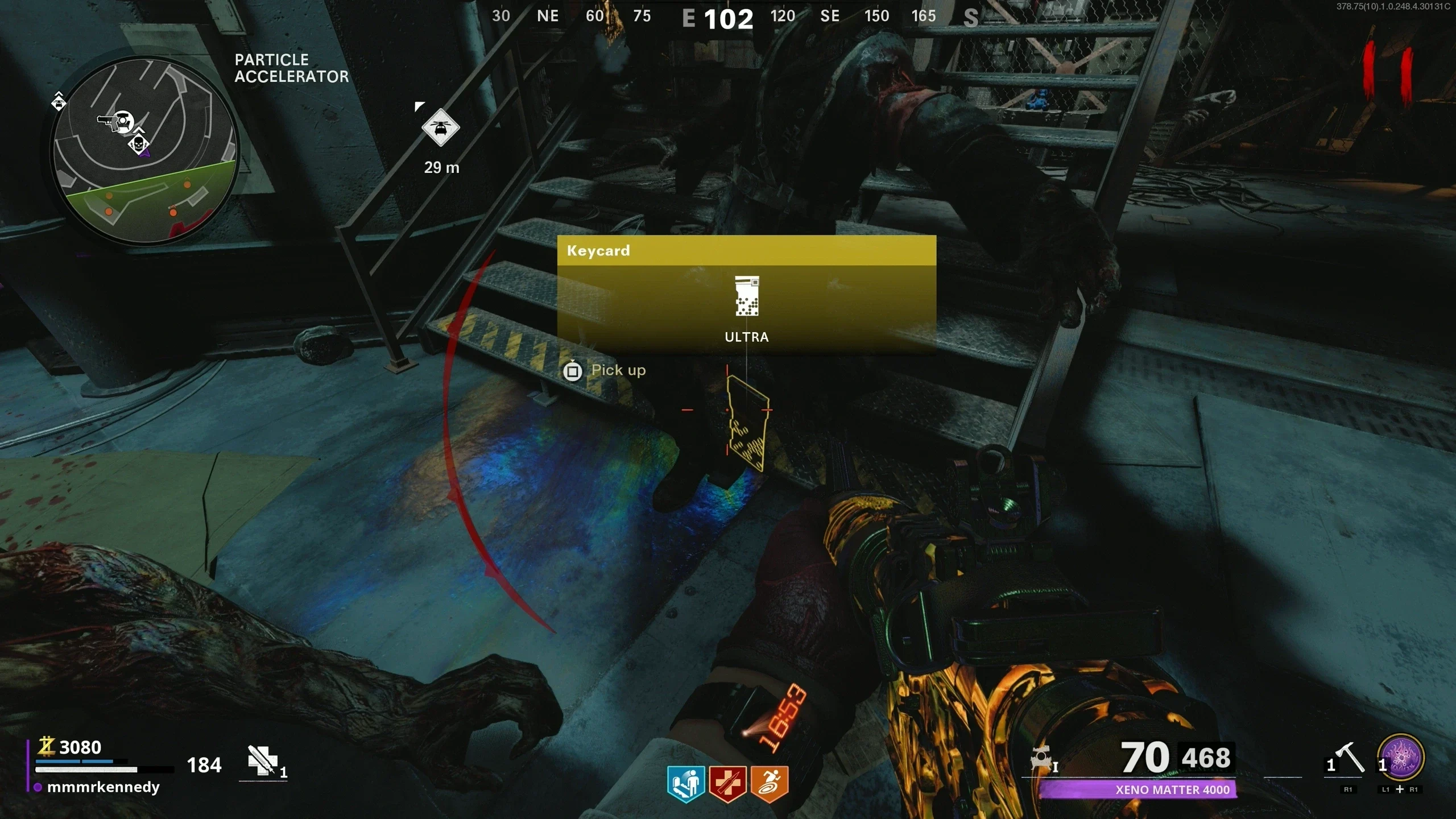The width and height of the screenshot is (1456, 819).
Task: Click the mmmrkennedy player name
Action: (103, 787)
